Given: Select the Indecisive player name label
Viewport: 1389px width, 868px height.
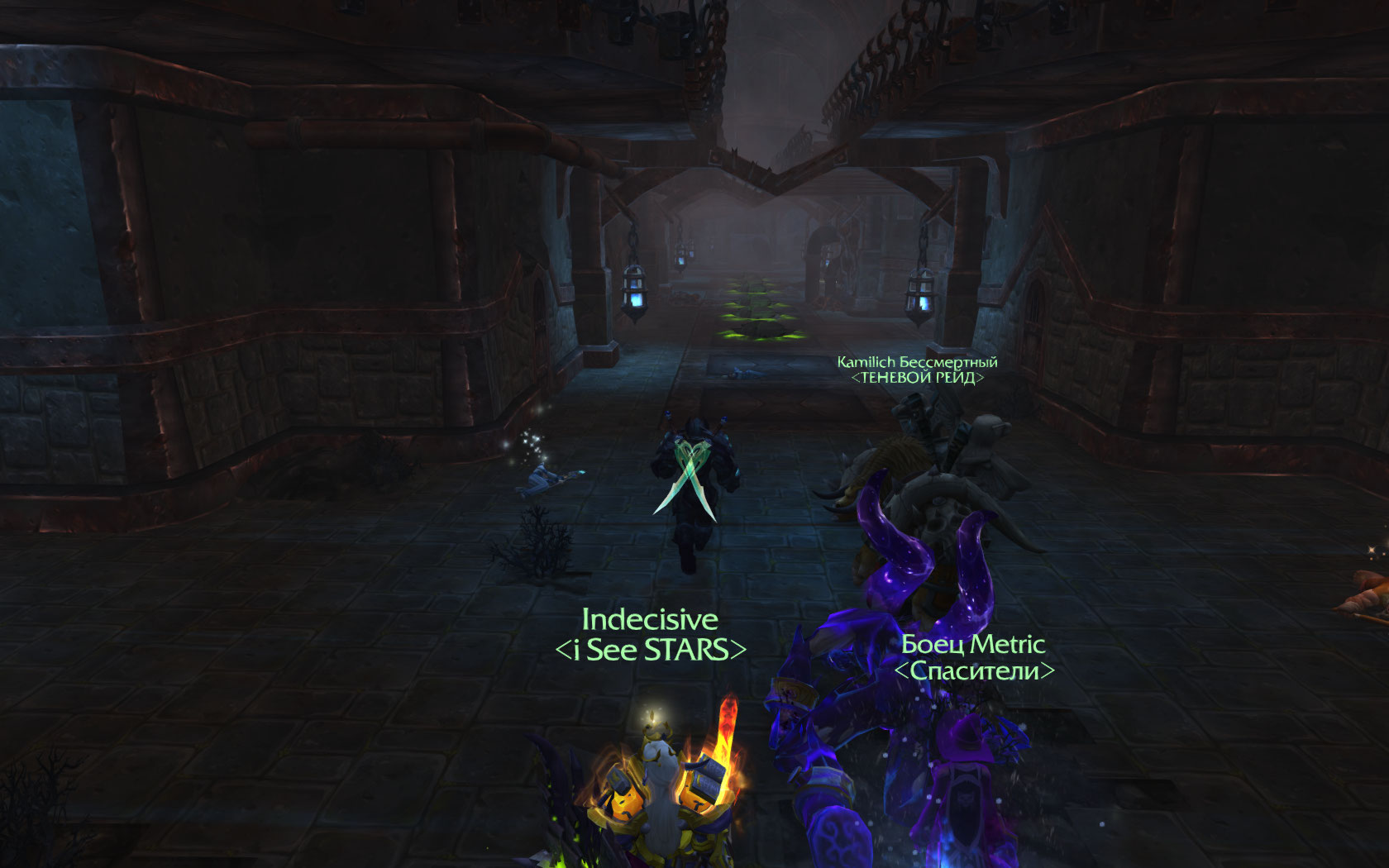Looking at the screenshot, I should [x=650, y=620].
